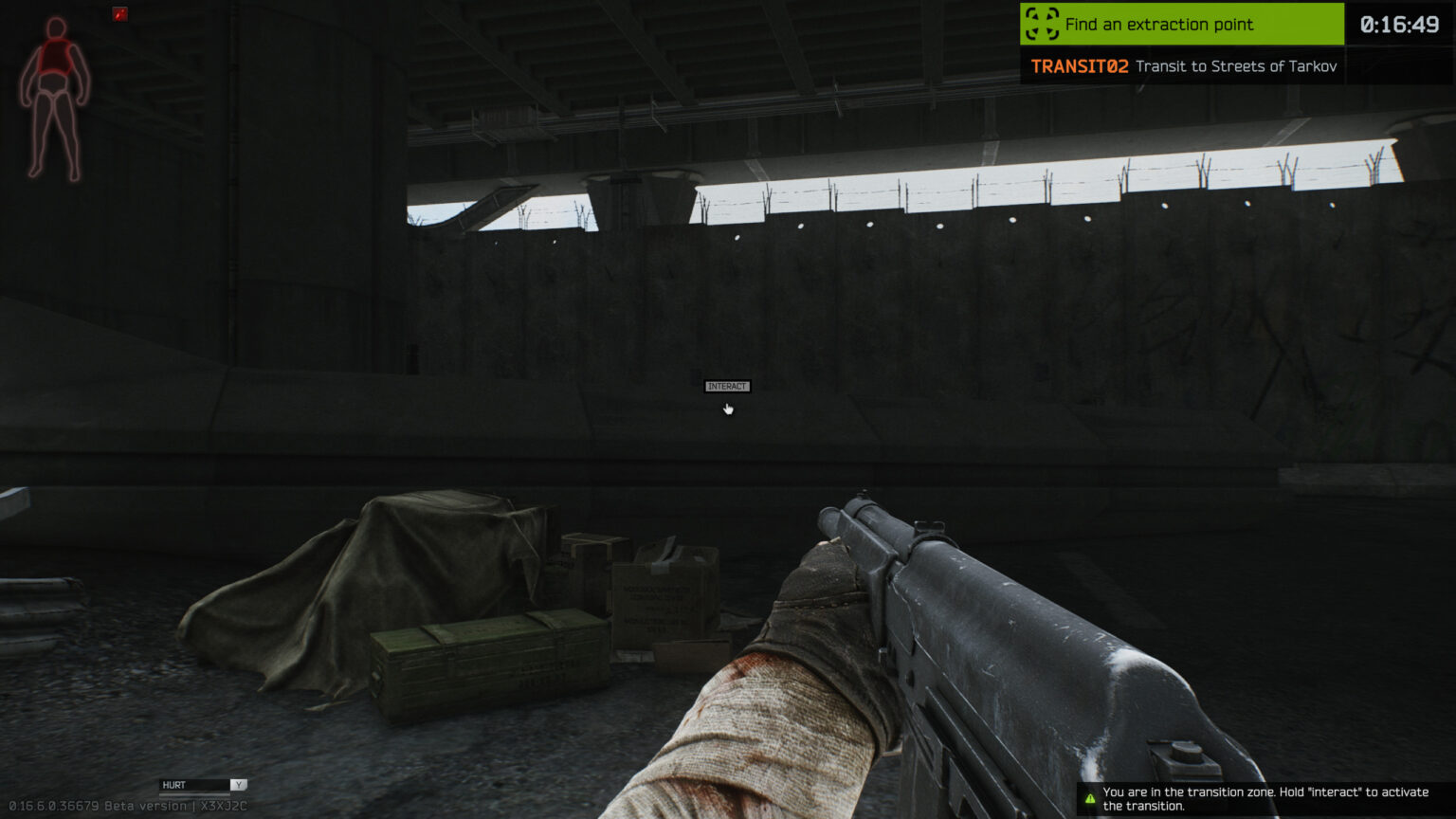Toggle the Find an extraction point objective
Viewport: 1456px width, 819px height.
[x=1181, y=25]
